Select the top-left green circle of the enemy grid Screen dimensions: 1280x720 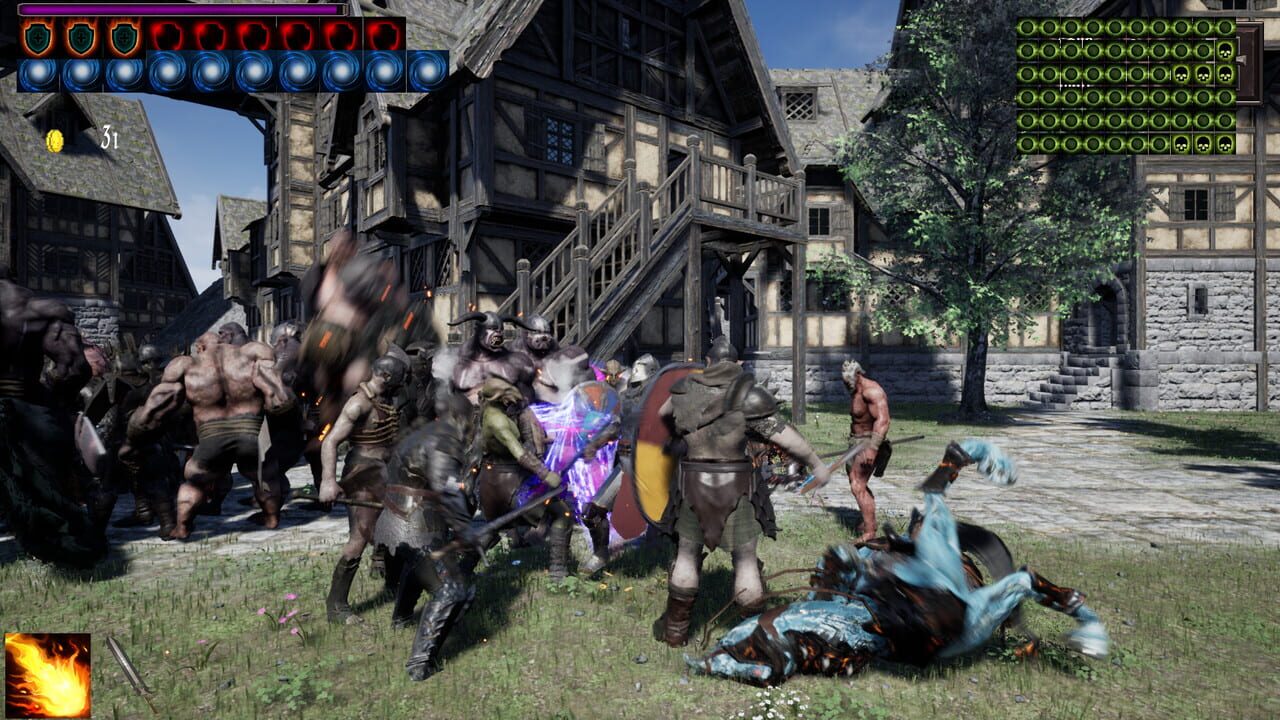1028,27
